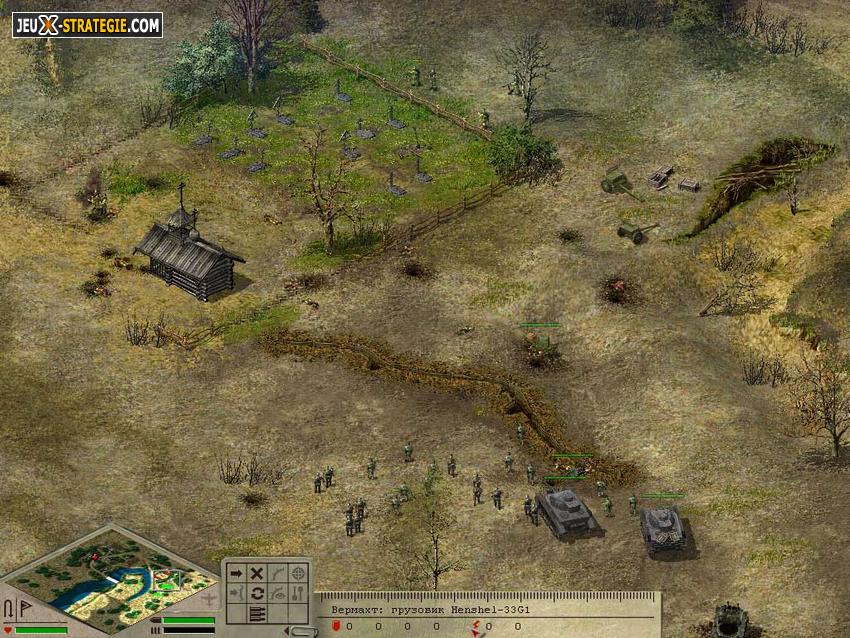Select the unit with health bar above trench

pos(540,345)
